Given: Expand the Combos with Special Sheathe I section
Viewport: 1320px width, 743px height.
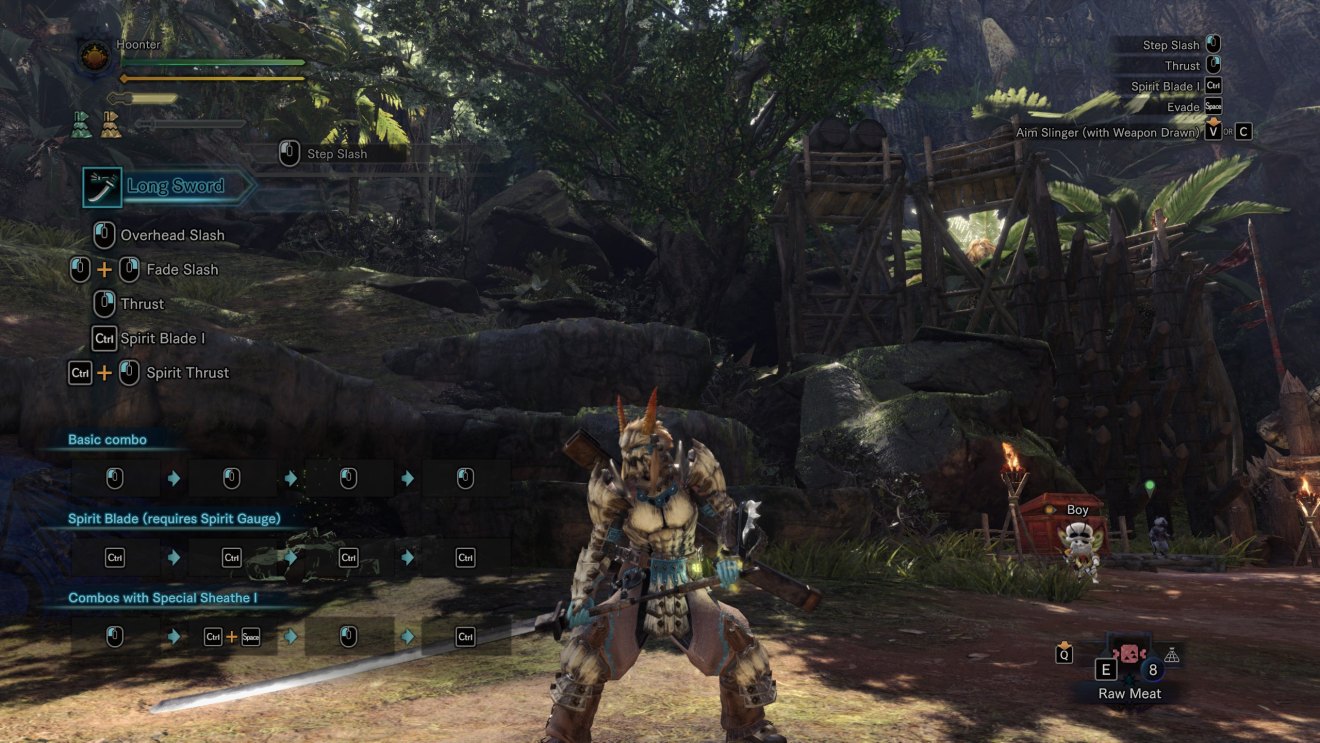Looking at the screenshot, I should (161, 596).
